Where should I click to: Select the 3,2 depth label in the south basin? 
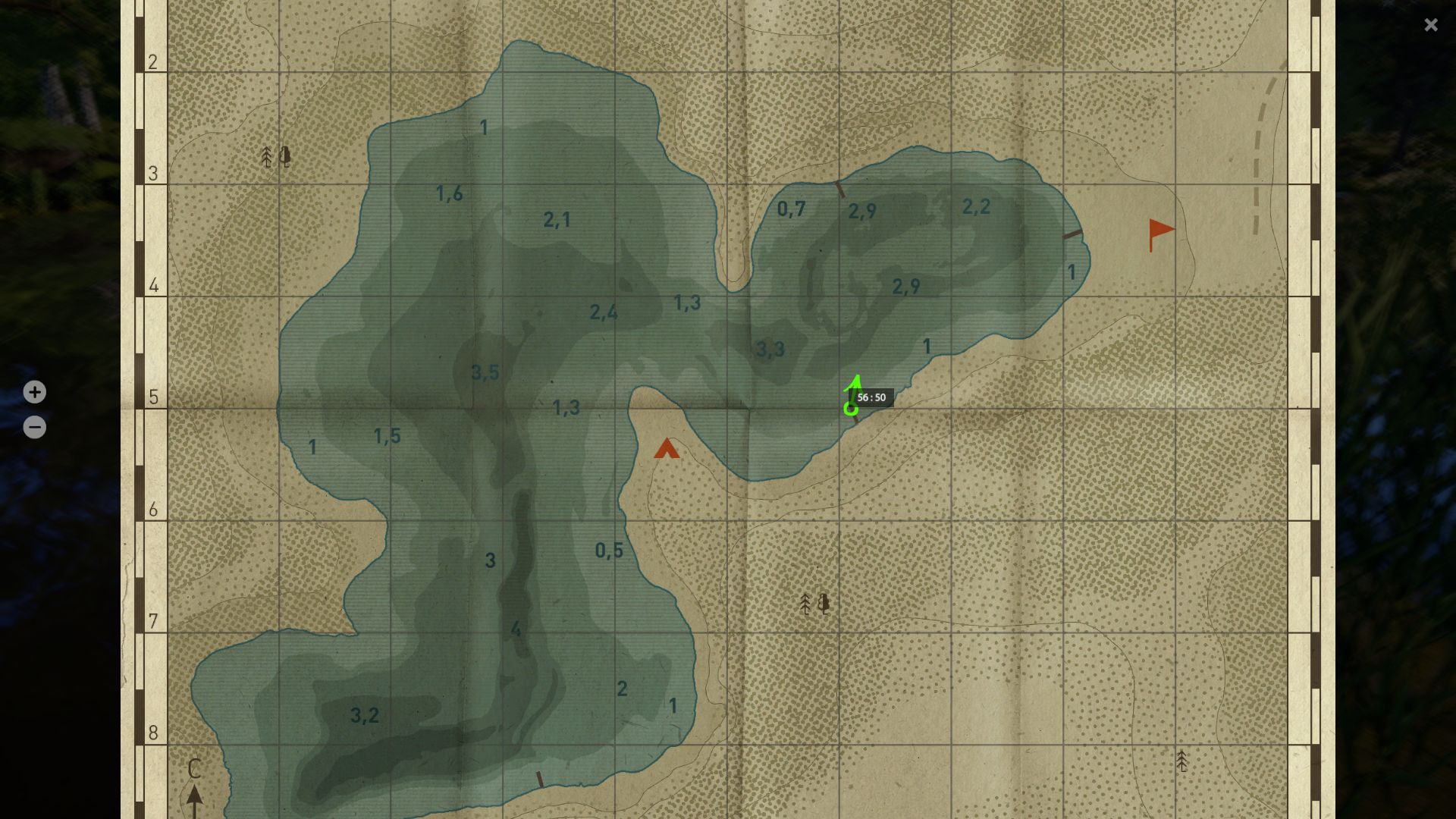[x=364, y=714]
